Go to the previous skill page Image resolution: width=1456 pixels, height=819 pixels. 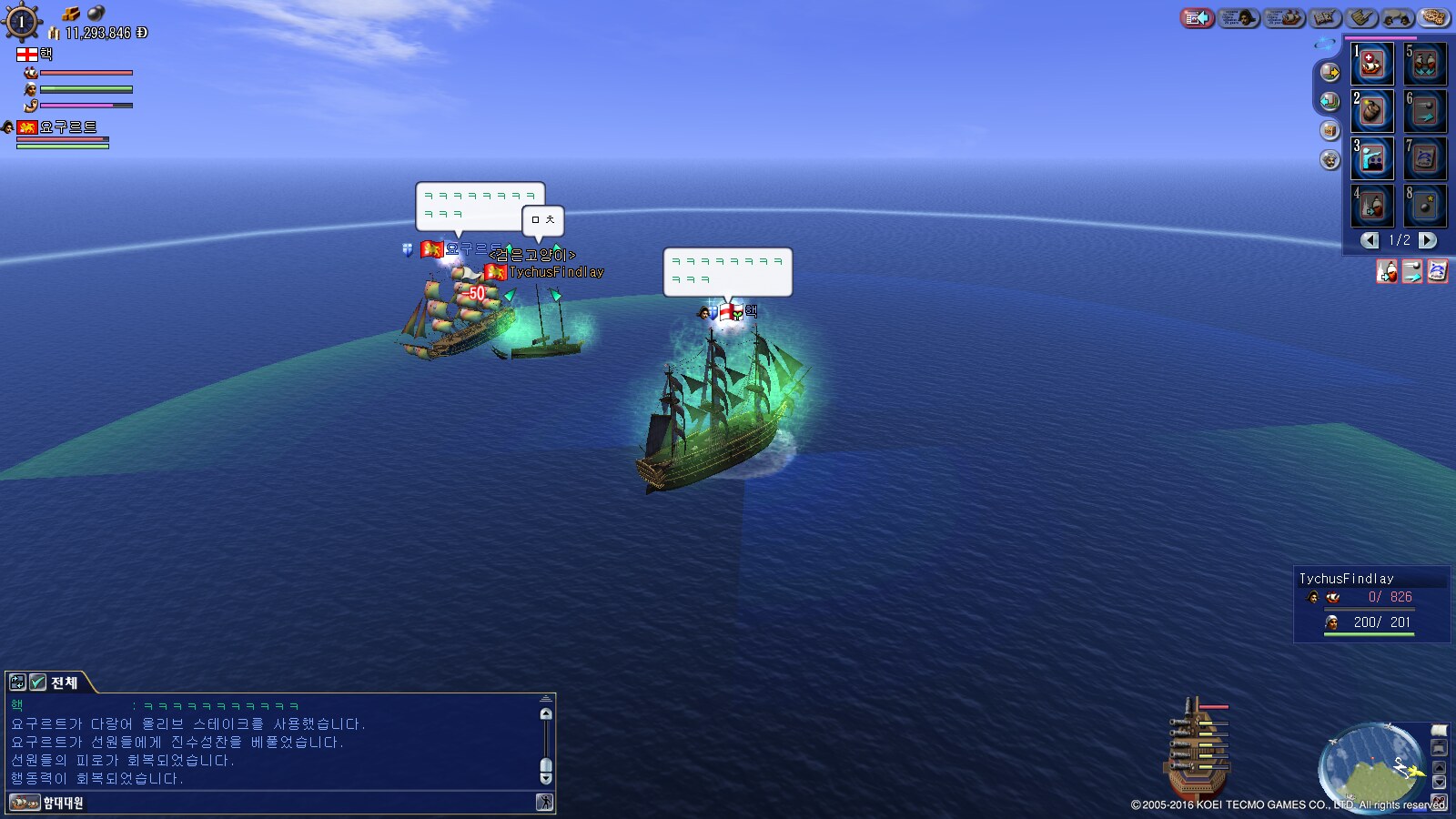pyautogui.click(x=1370, y=240)
